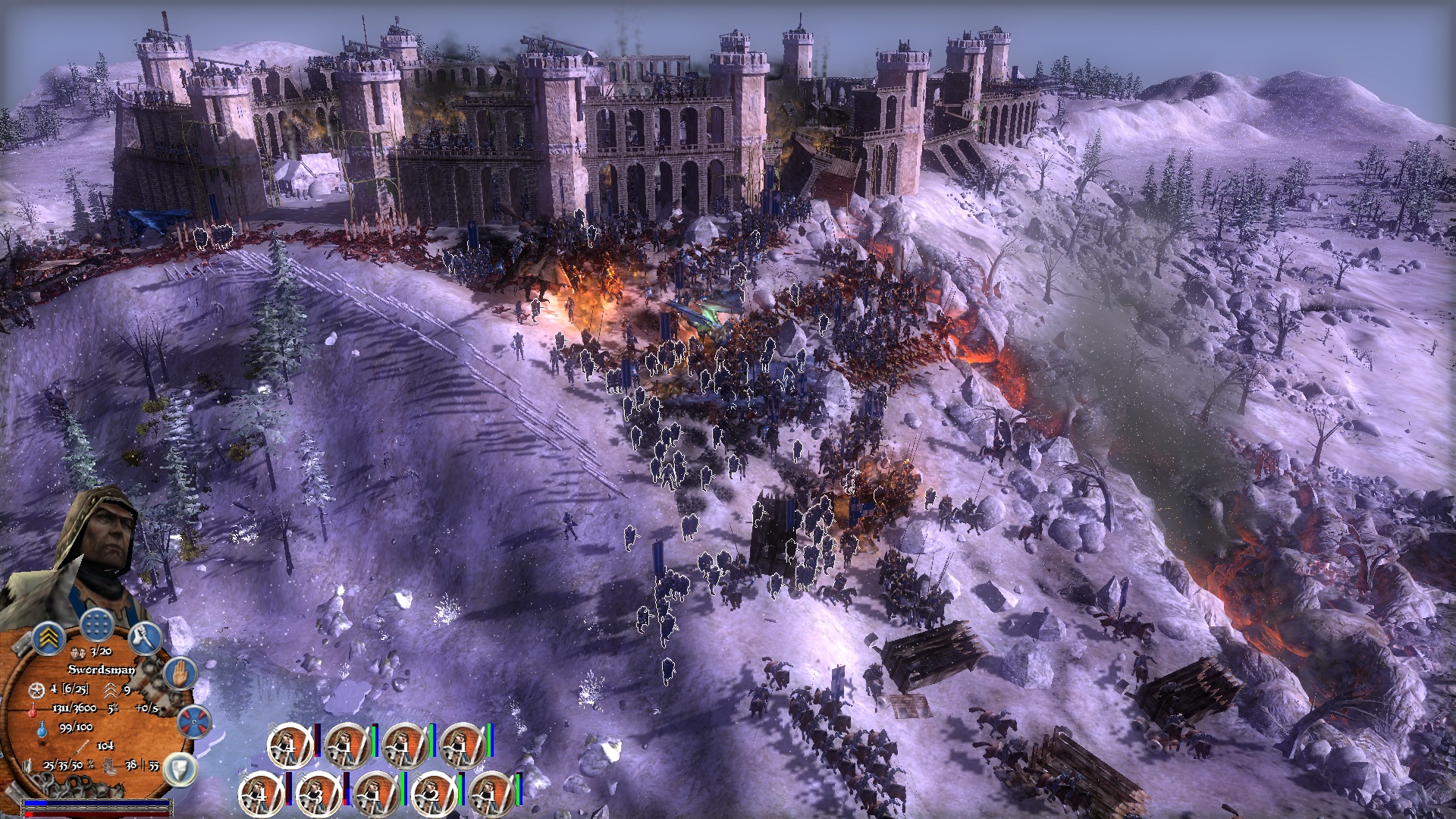Image resolution: width=1456 pixels, height=819 pixels.
Task: Click the wheel stat icon beside 4 [6/25]
Action: 36,691
